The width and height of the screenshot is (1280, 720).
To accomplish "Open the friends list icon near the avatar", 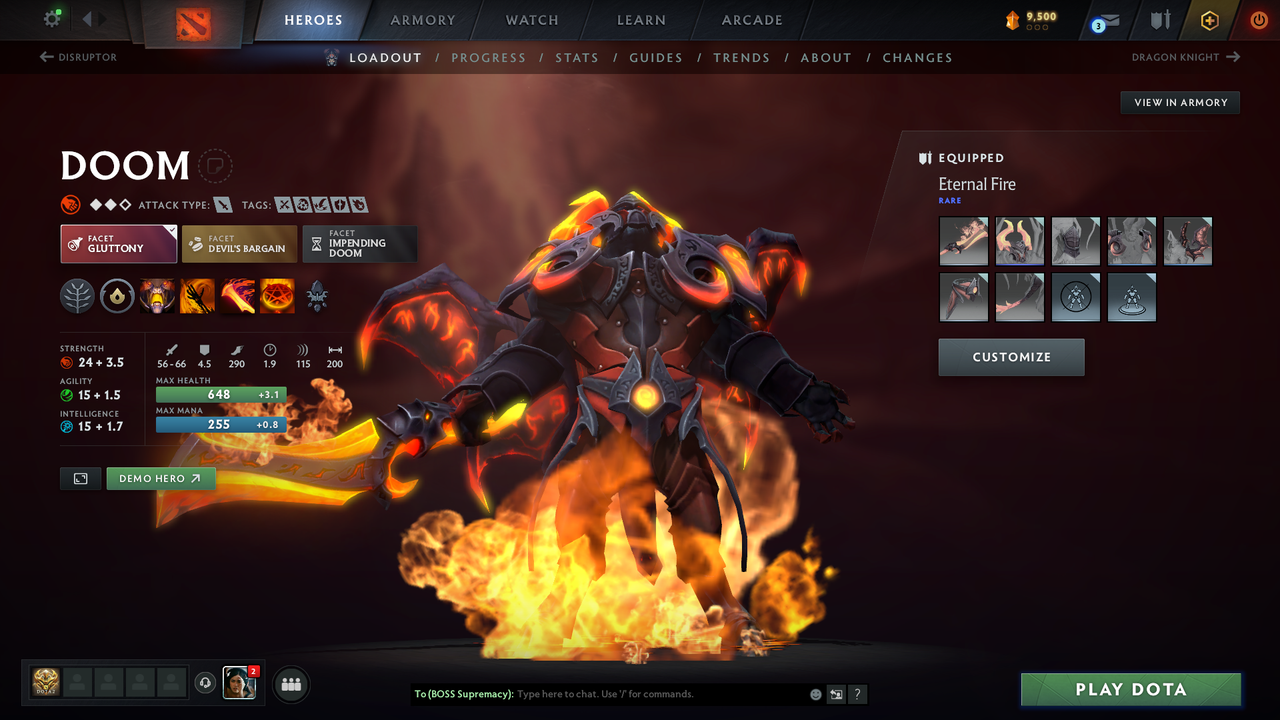I will (290, 684).
